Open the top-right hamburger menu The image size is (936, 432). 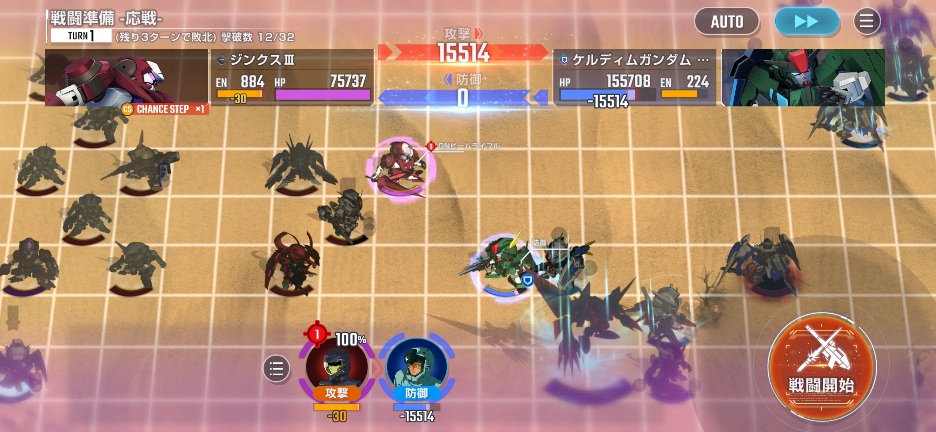(866, 21)
